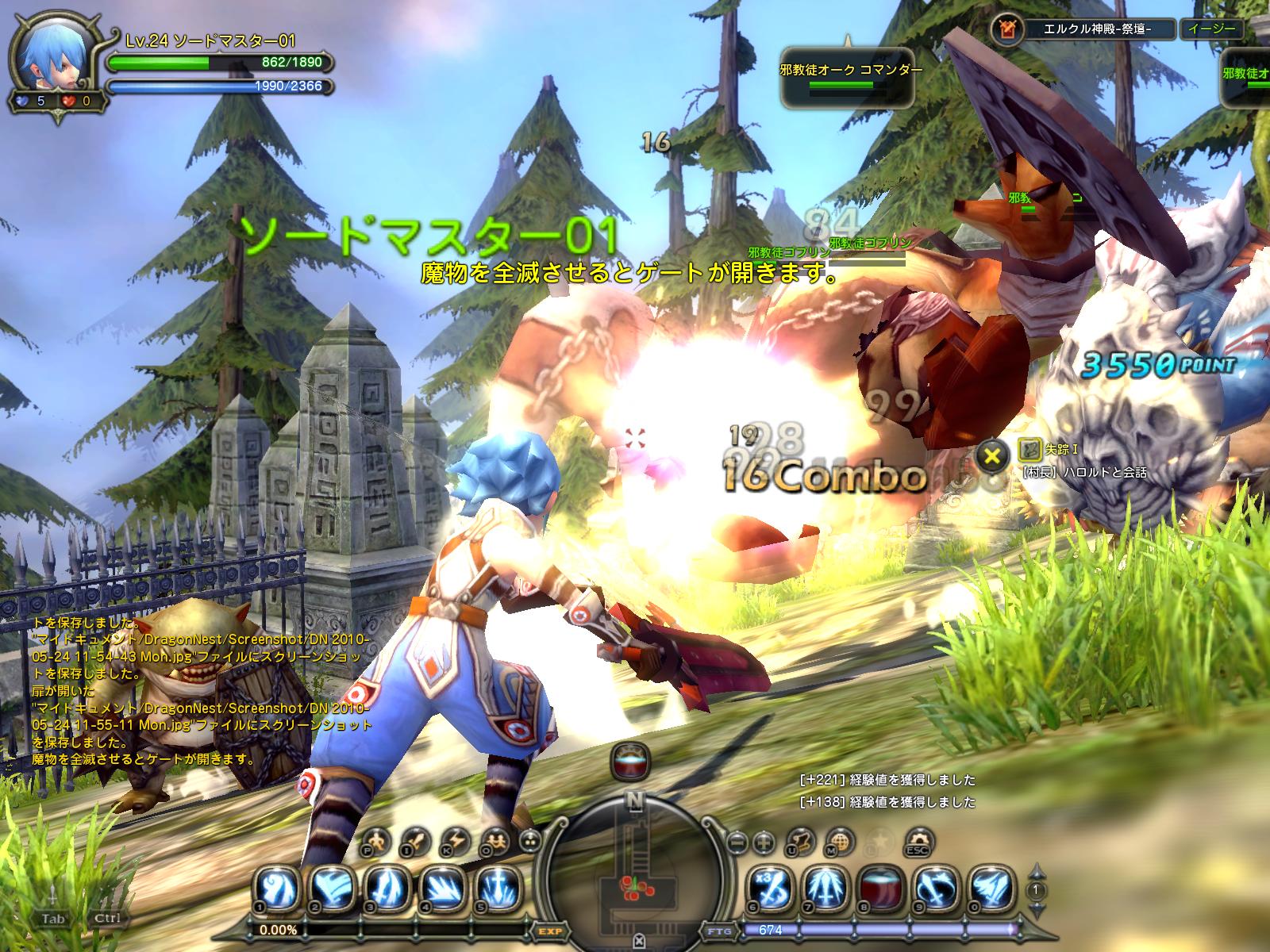Cast the downward sword skill in slot 5
Screen dimensions: 1270x952
click(x=498, y=888)
